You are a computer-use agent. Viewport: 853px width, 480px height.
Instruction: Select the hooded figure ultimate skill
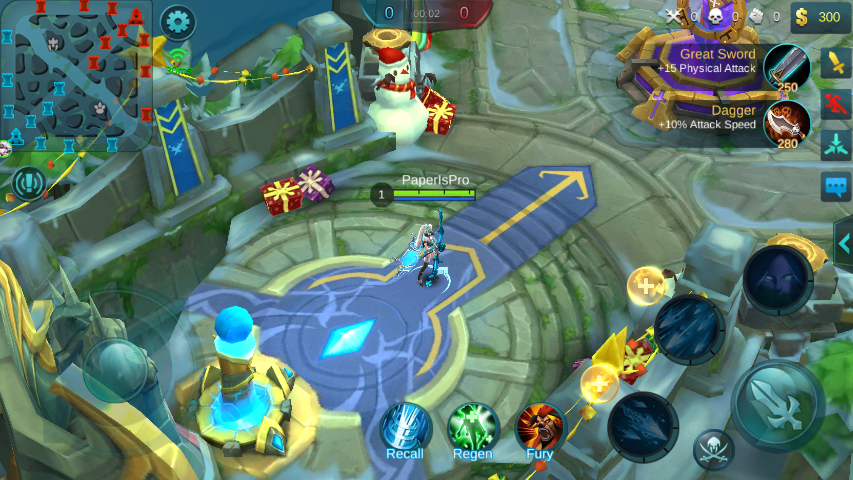tap(778, 279)
